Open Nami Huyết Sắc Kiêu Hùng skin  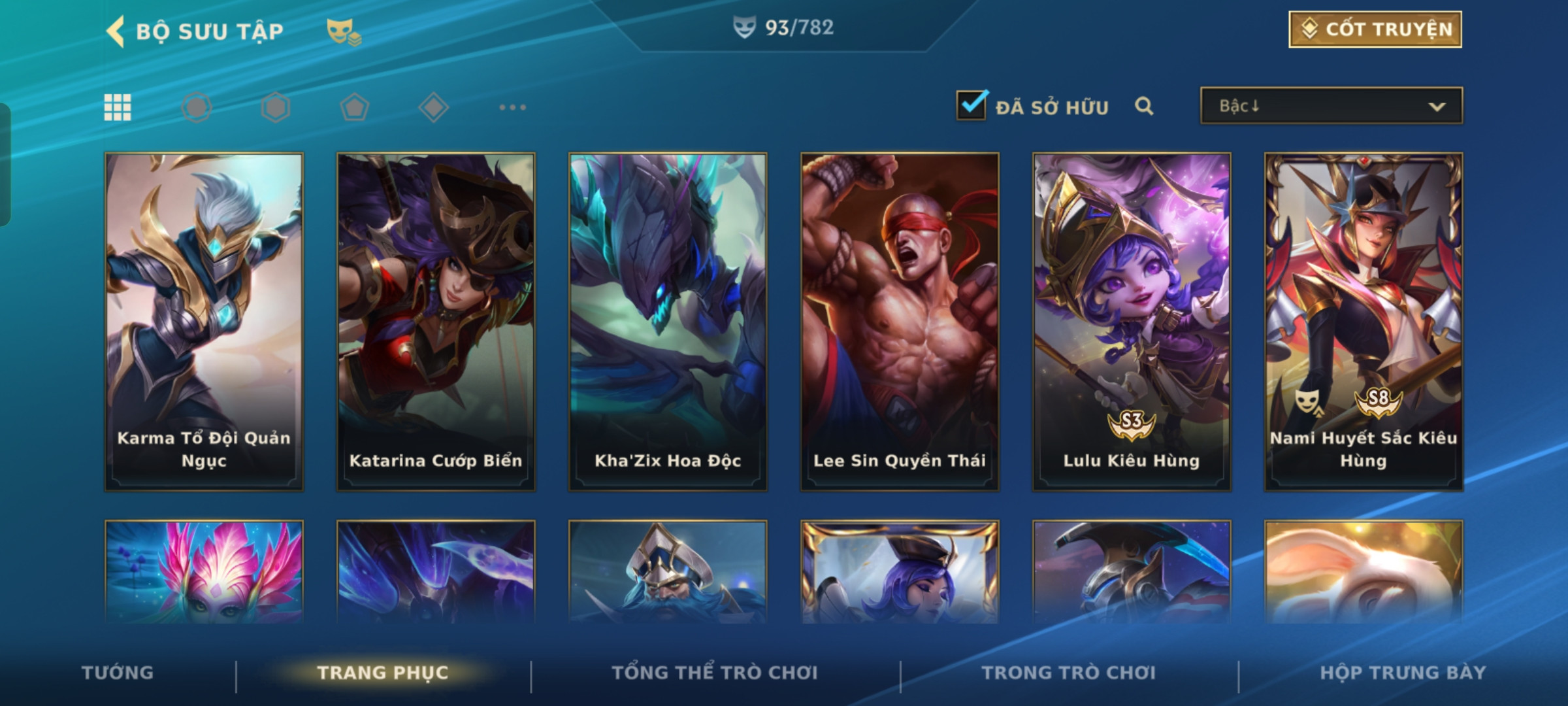1364,322
